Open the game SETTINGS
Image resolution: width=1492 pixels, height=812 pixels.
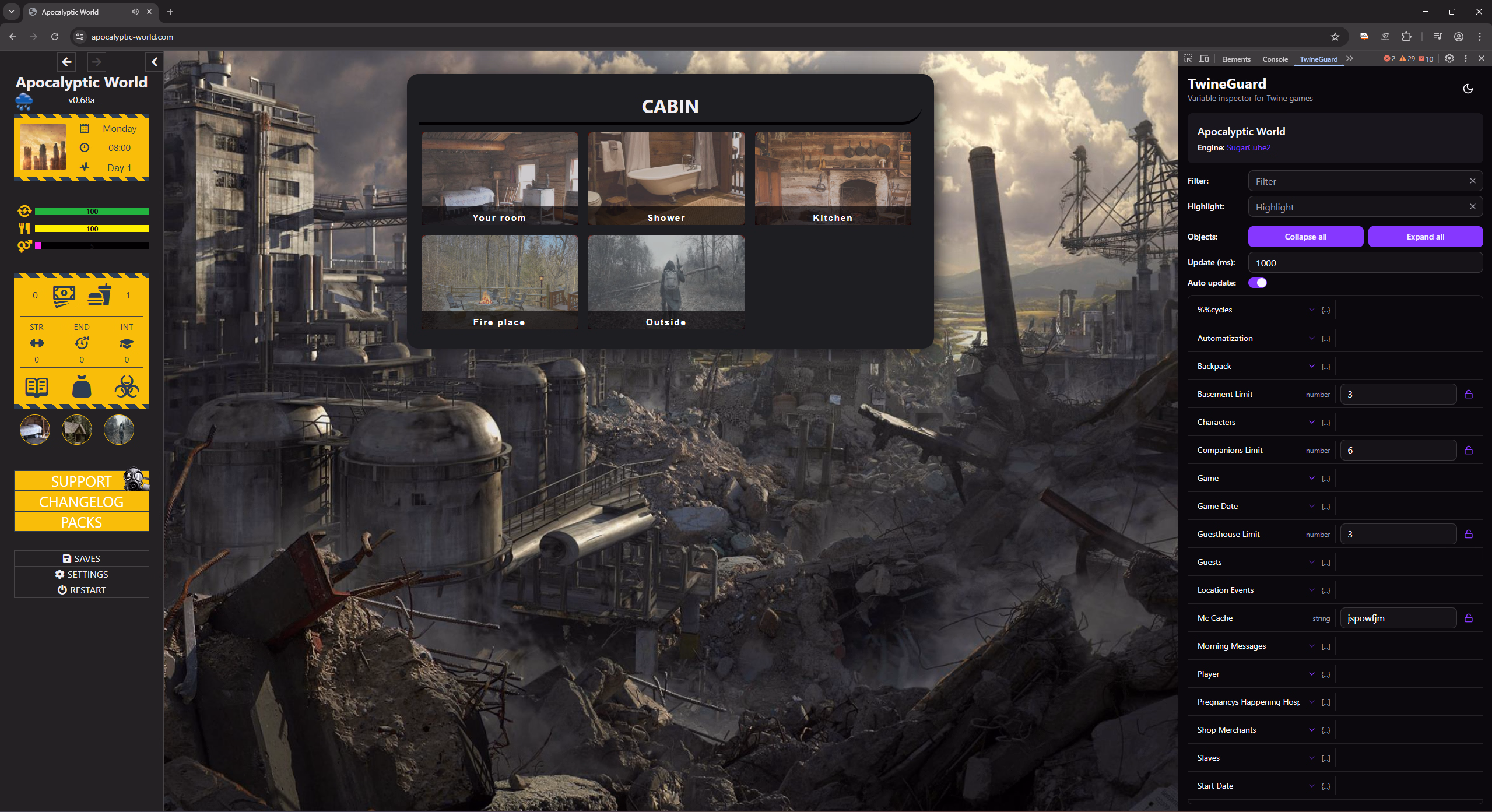pos(82,574)
